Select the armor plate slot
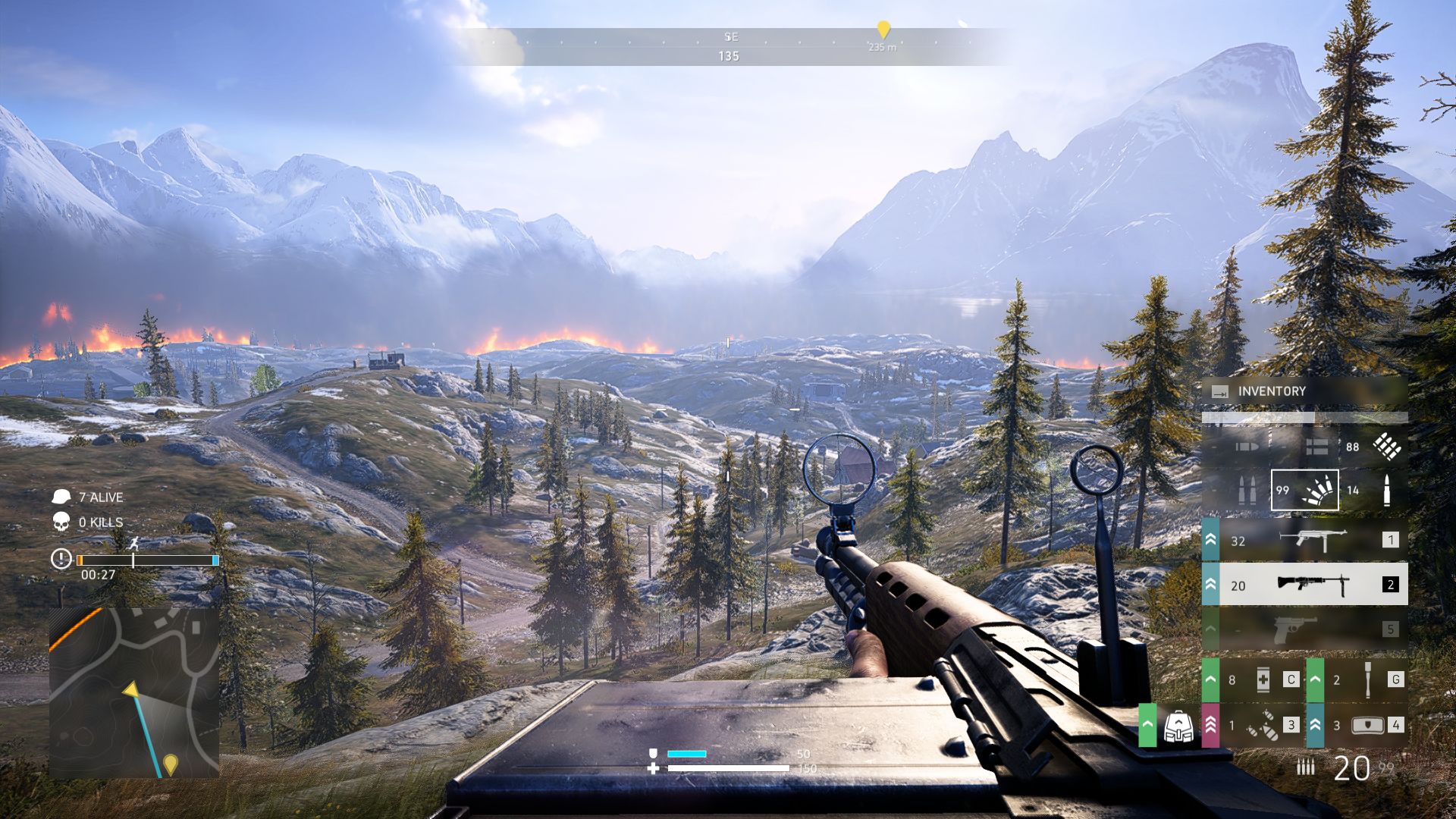 [x=1367, y=726]
